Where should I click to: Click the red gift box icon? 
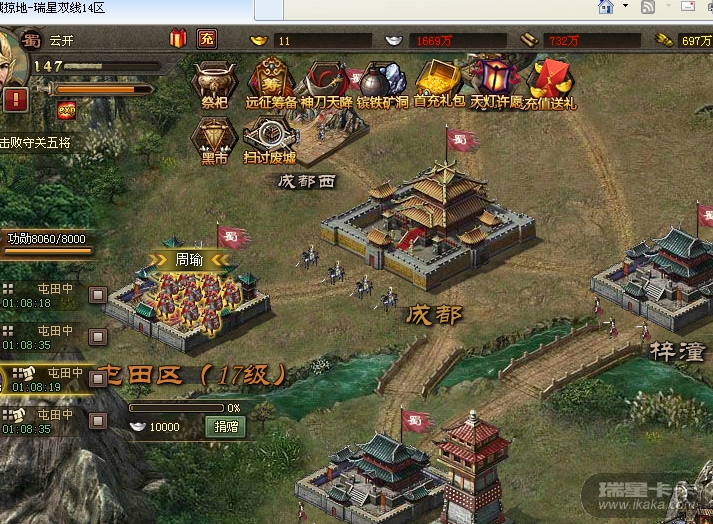click(x=179, y=40)
